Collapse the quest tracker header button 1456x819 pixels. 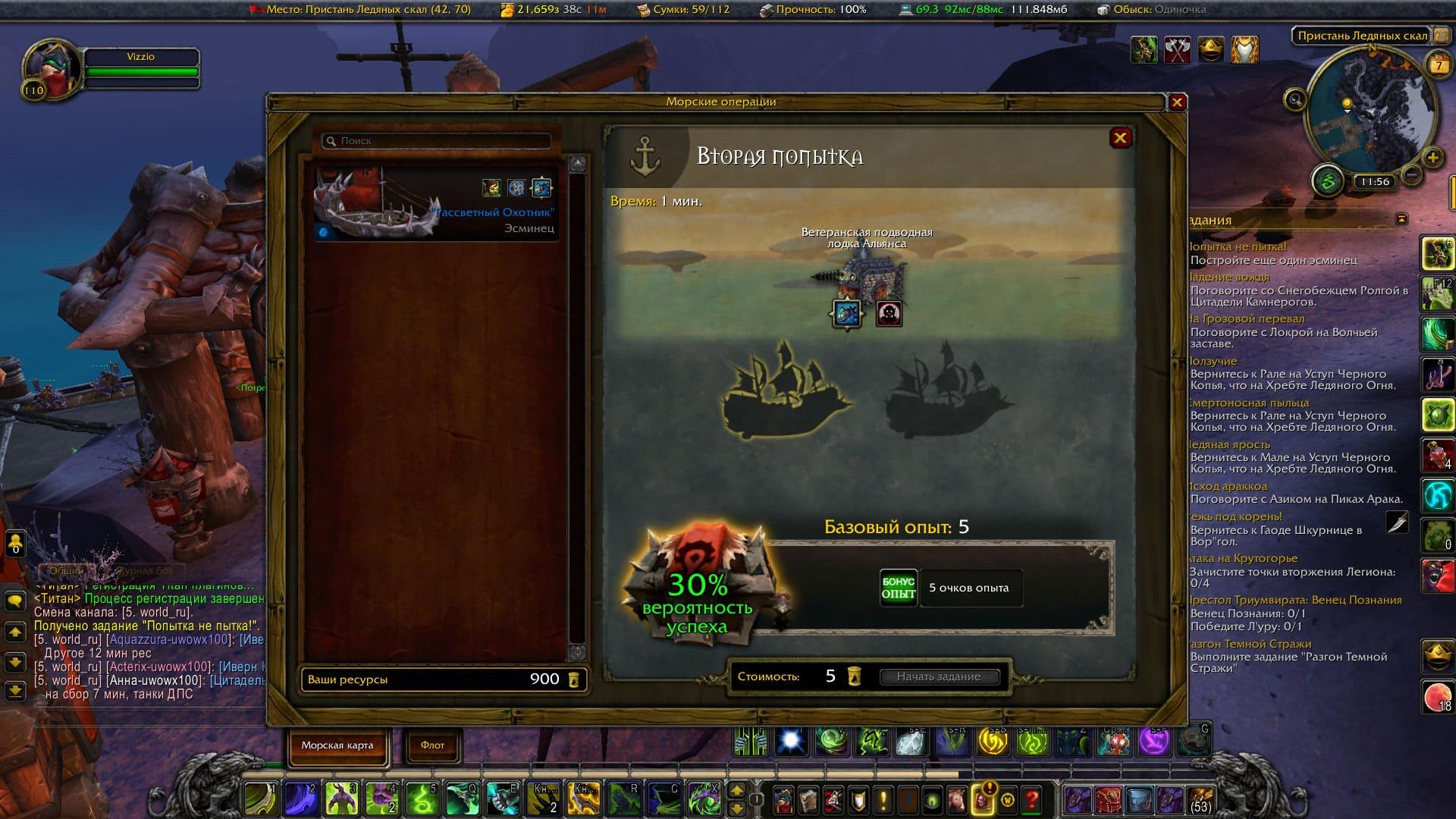coord(1401,219)
